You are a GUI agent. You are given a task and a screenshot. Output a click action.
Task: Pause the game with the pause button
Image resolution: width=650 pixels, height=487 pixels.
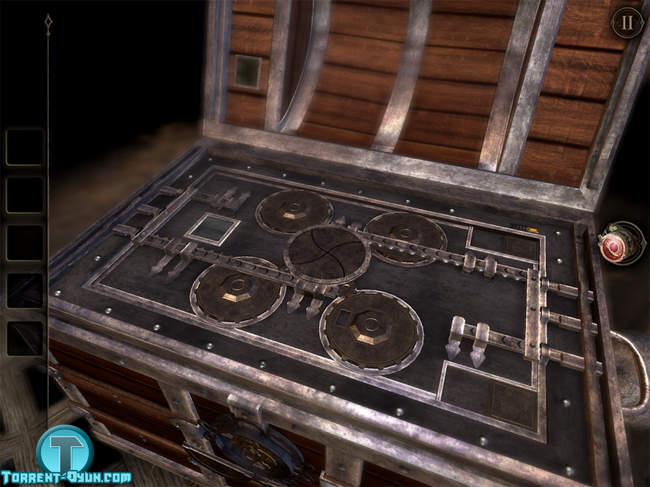click(627, 22)
